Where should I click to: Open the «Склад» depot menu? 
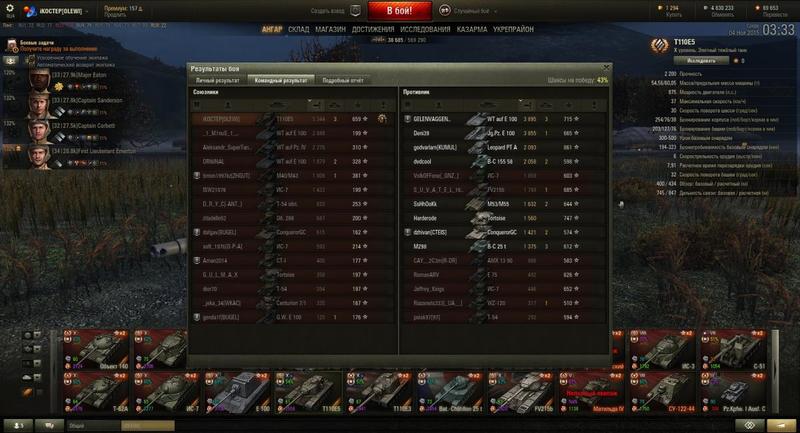299,29
